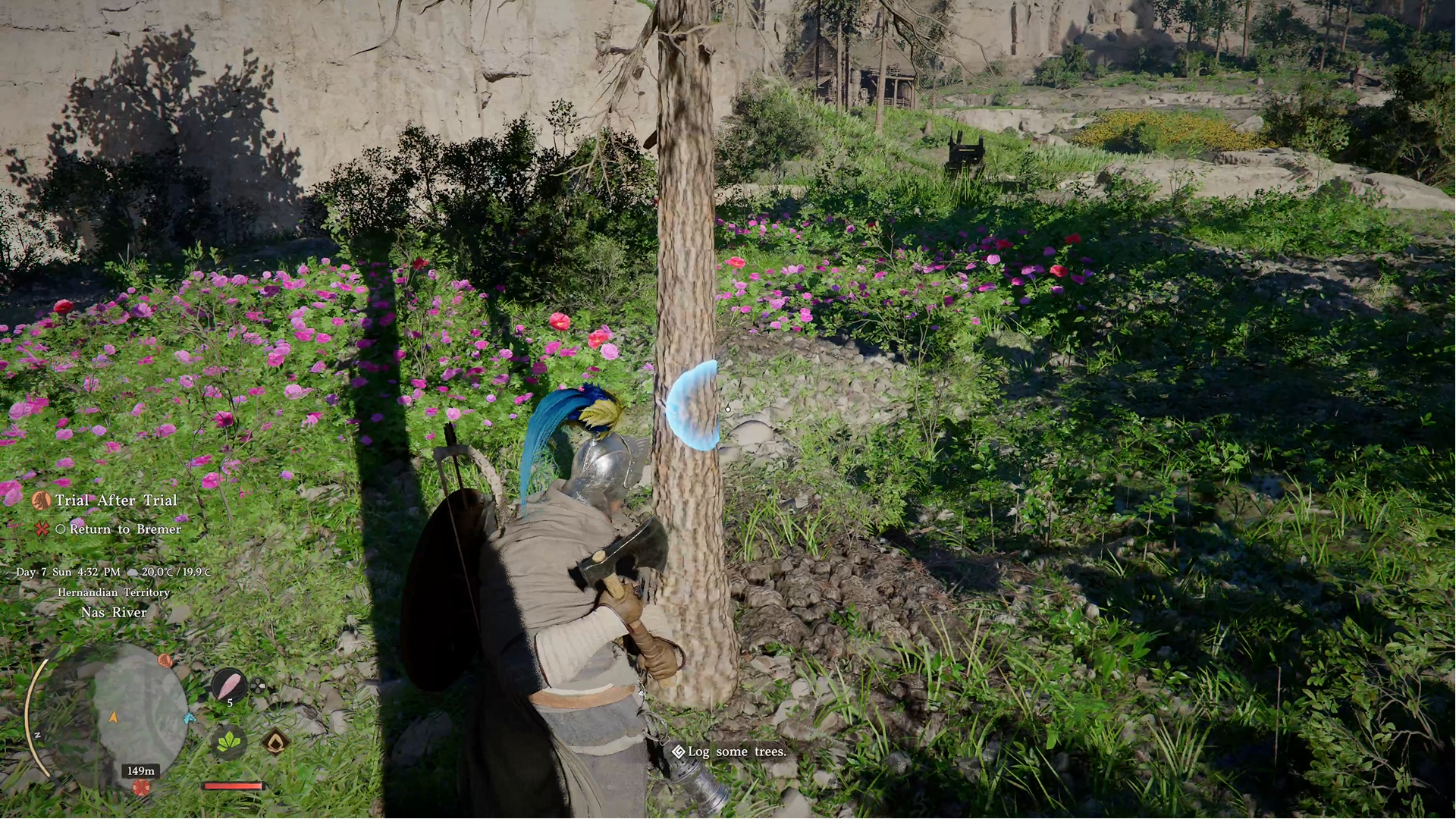1456x819 pixels.
Task: Click the 149m distance label
Action: coord(139,771)
